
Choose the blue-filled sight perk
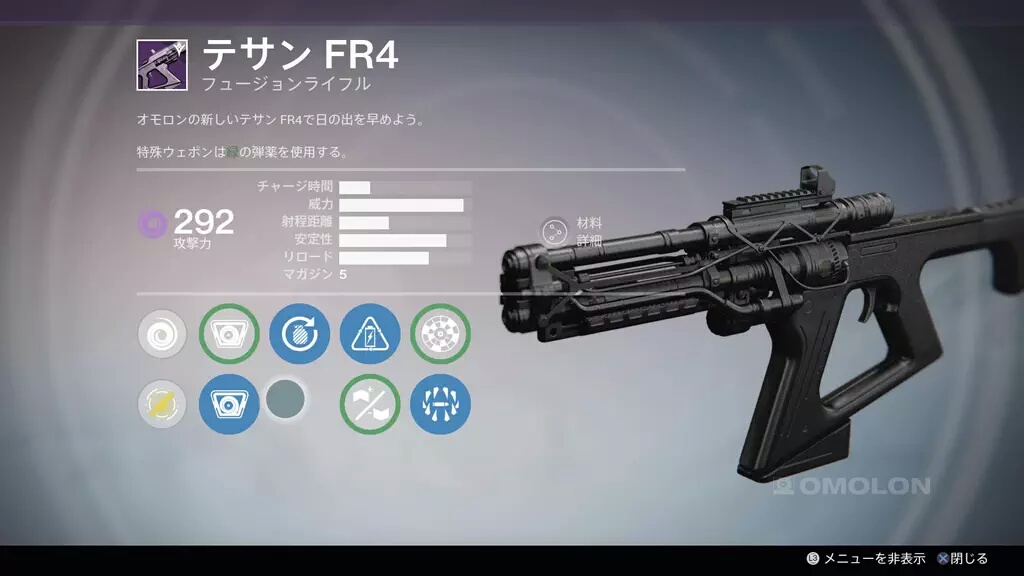click(x=229, y=404)
